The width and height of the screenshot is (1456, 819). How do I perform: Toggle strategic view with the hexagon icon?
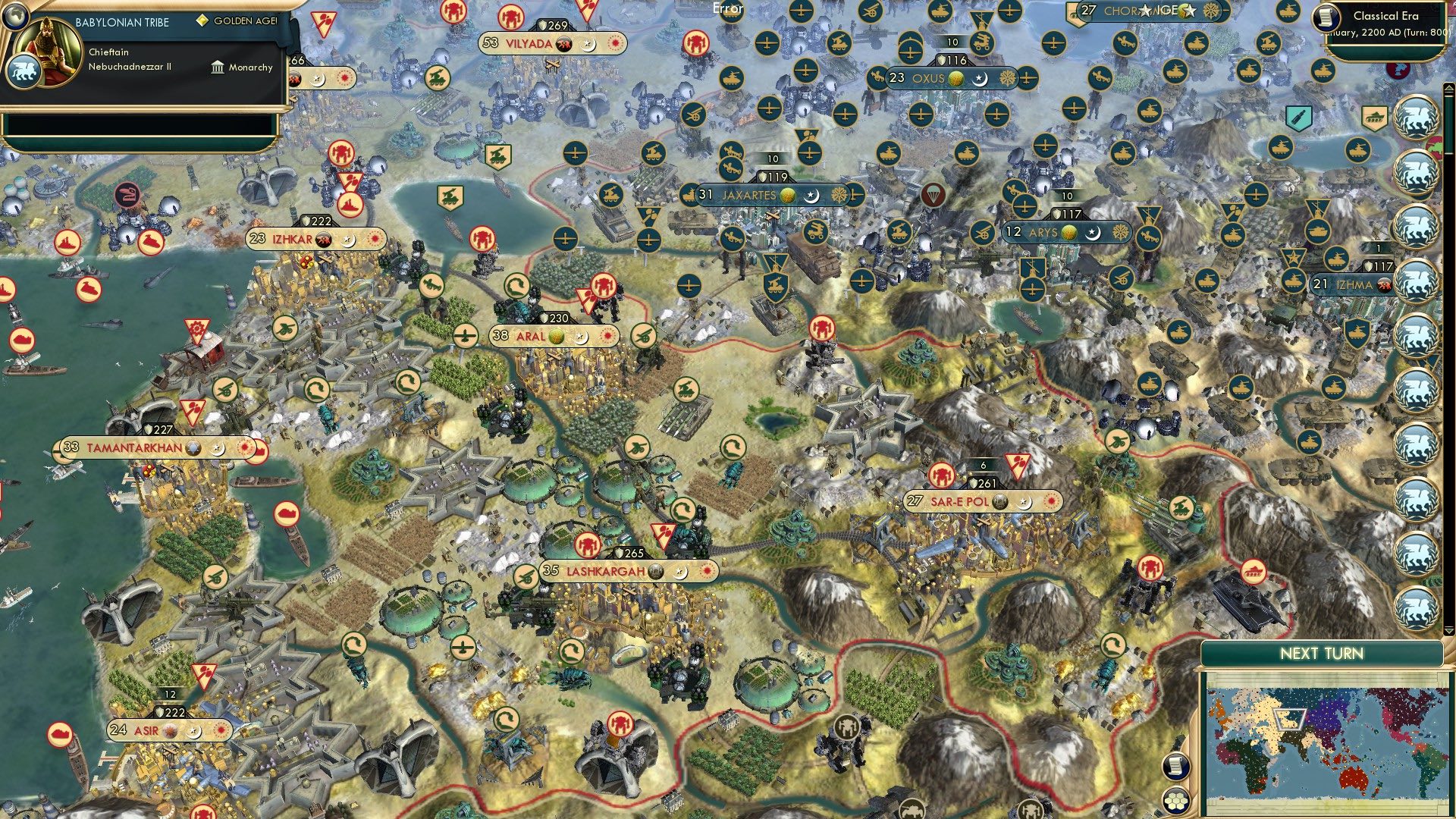pos(1176,802)
